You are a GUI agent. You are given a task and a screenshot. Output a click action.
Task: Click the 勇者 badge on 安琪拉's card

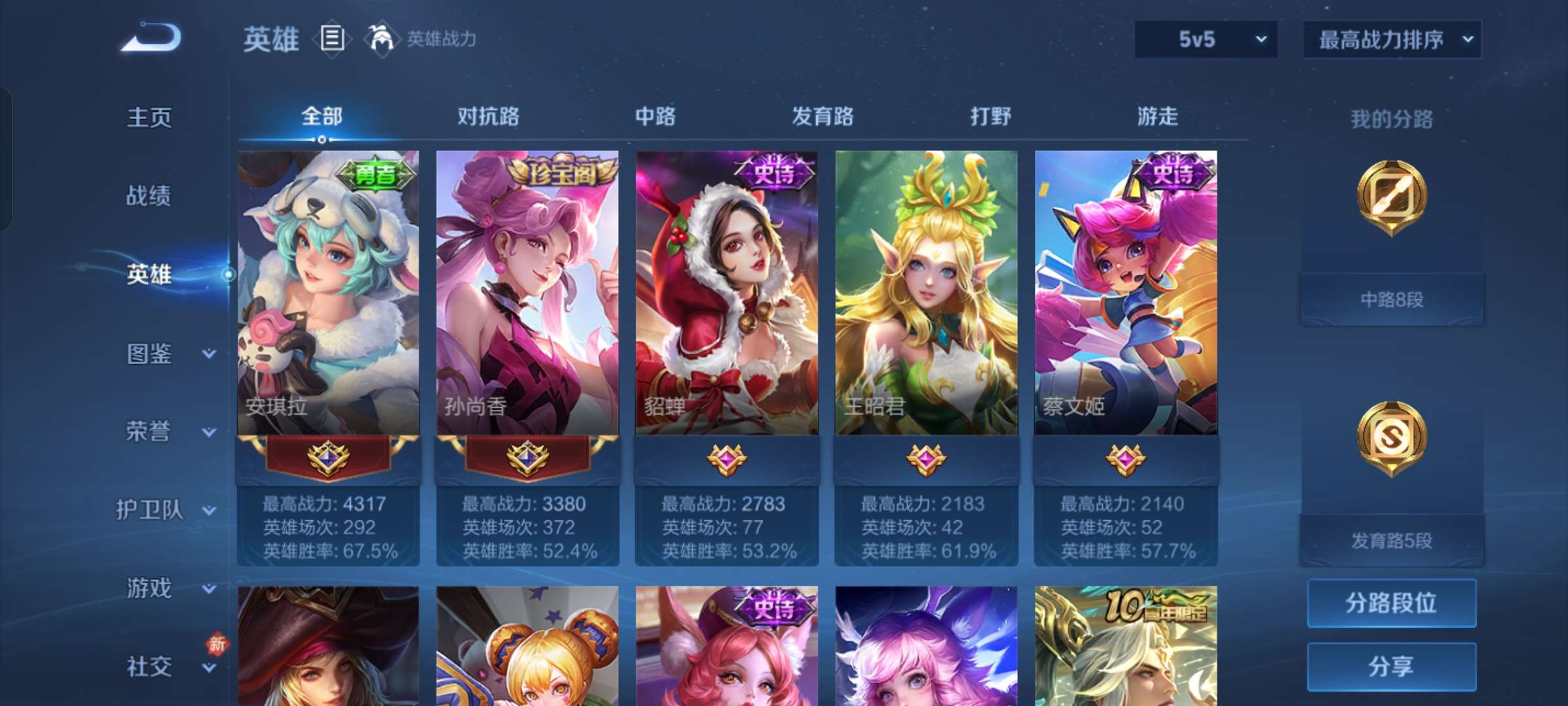tap(376, 172)
